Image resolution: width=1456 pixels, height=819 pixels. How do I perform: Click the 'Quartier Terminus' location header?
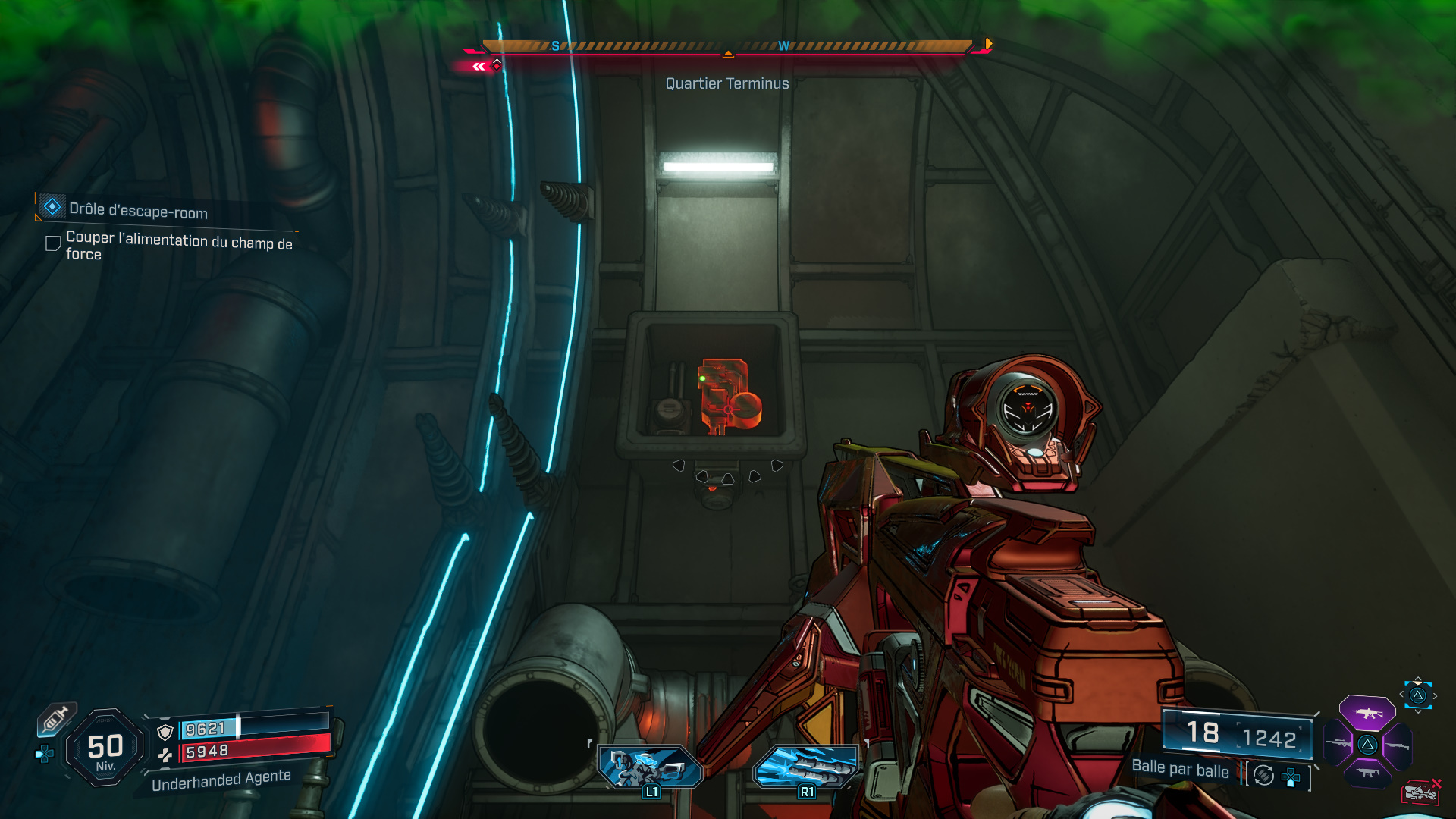[727, 84]
